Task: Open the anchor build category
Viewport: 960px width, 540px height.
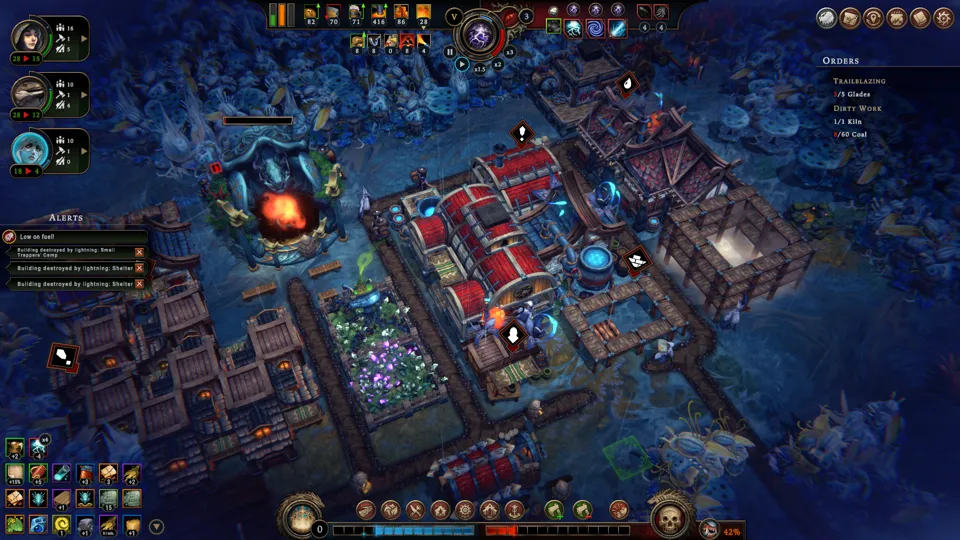Action: click(515, 510)
